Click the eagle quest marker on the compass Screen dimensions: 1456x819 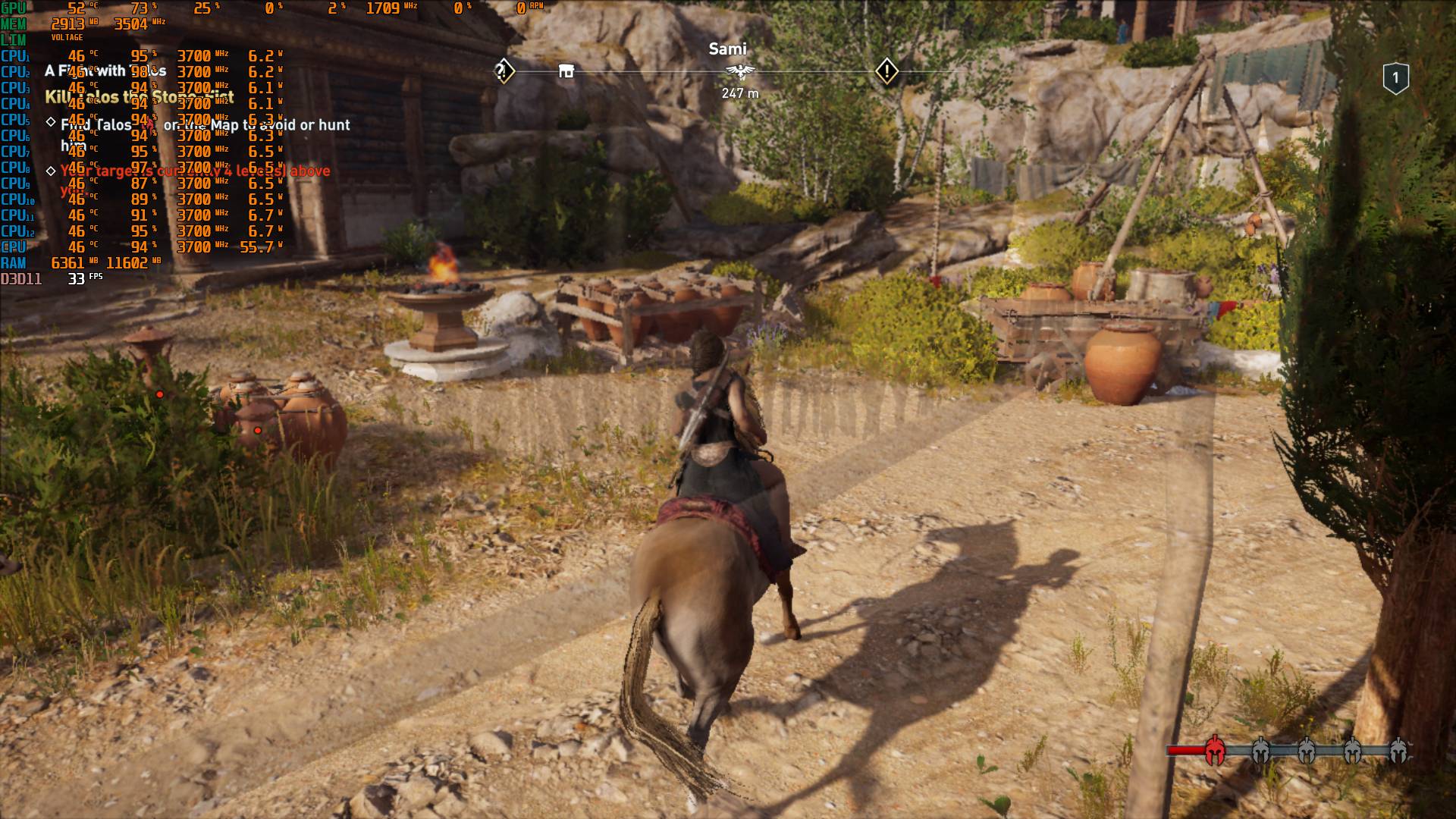741,70
